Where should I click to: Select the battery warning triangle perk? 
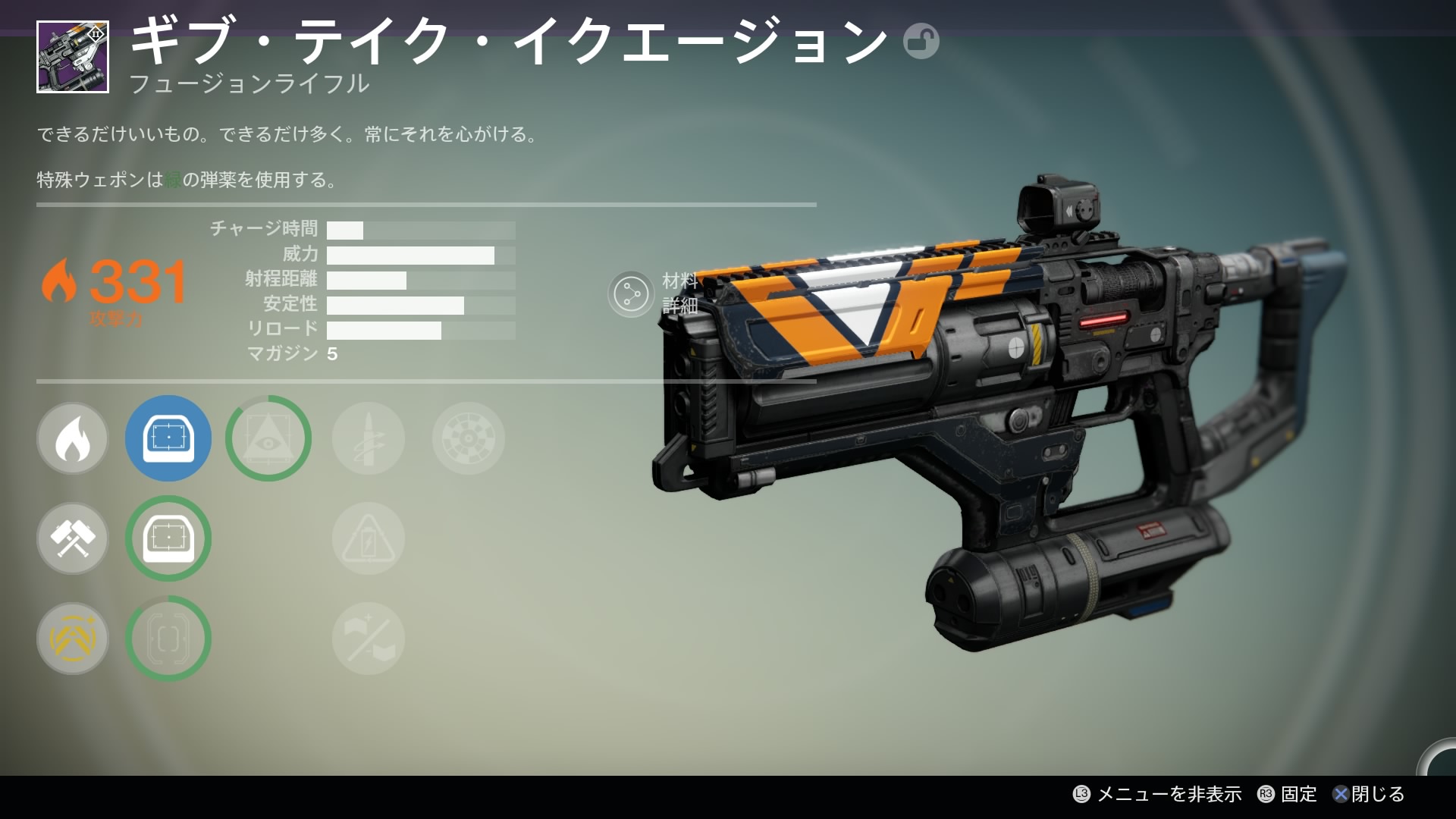pos(369,538)
